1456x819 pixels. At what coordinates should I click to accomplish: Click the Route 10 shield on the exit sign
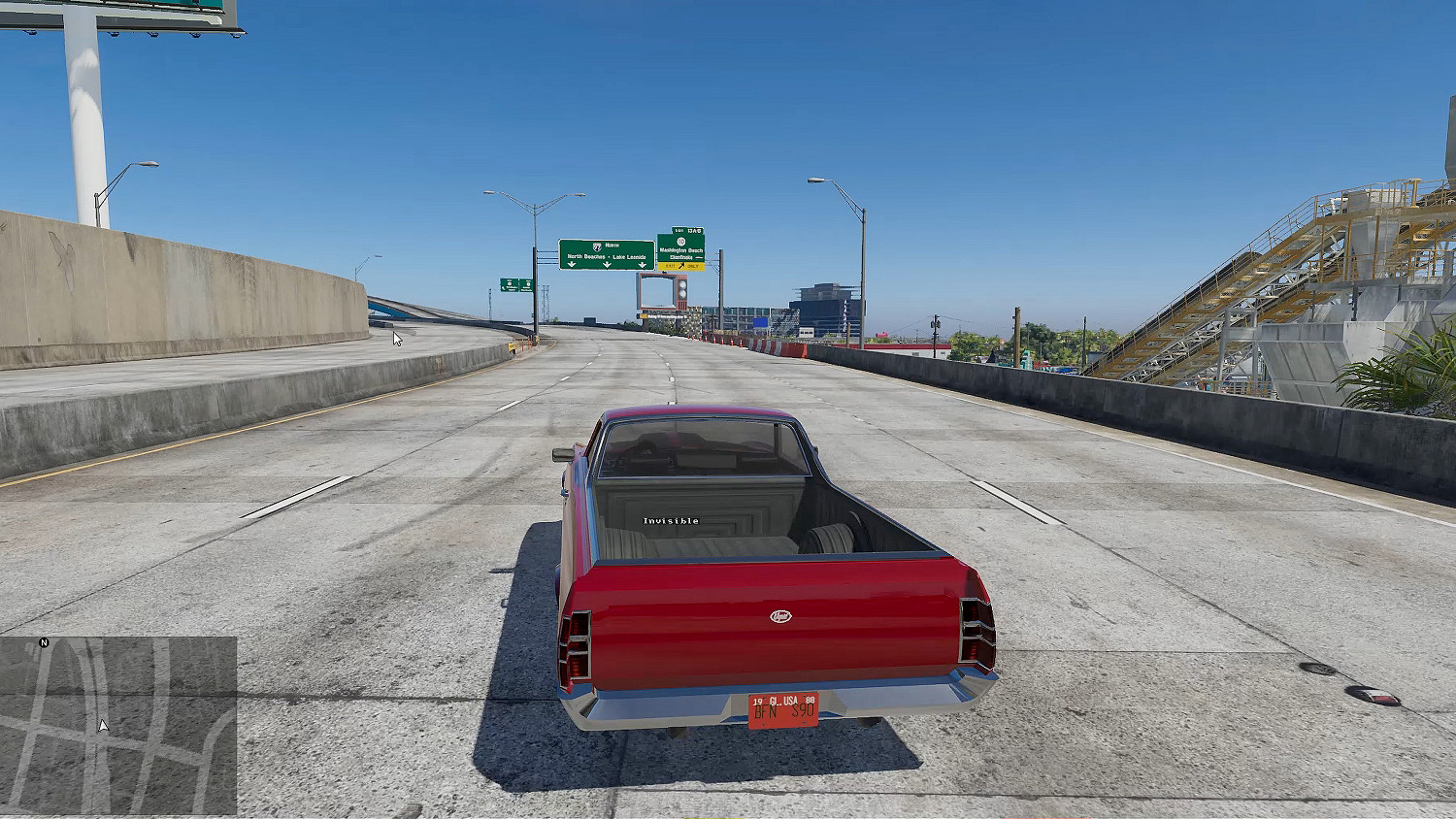[681, 242]
